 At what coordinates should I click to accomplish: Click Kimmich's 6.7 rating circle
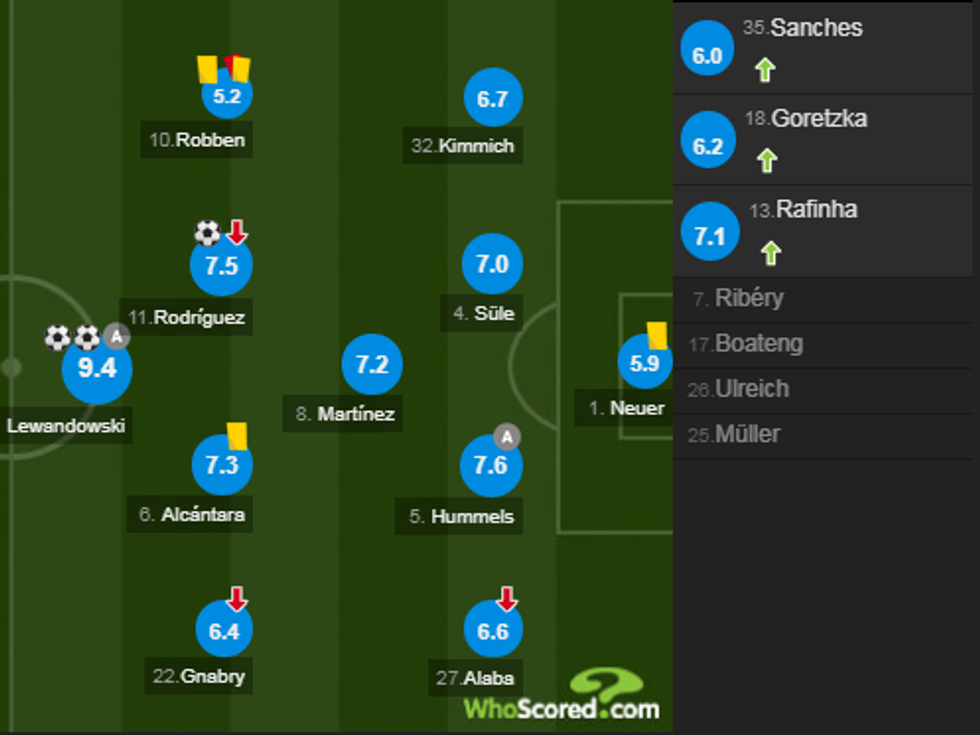[493, 98]
